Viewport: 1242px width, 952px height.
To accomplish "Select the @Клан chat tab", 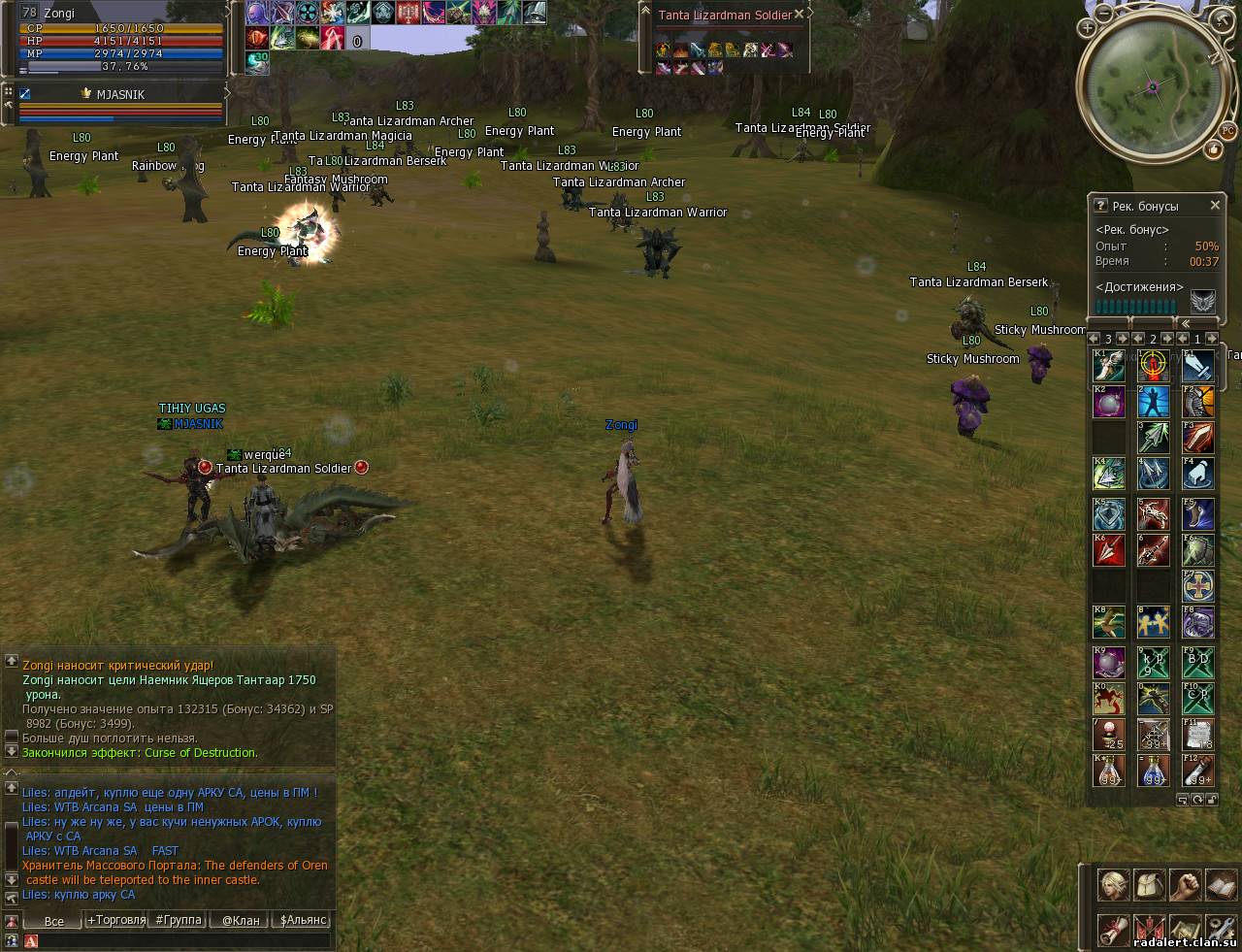I will [x=241, y=920].
